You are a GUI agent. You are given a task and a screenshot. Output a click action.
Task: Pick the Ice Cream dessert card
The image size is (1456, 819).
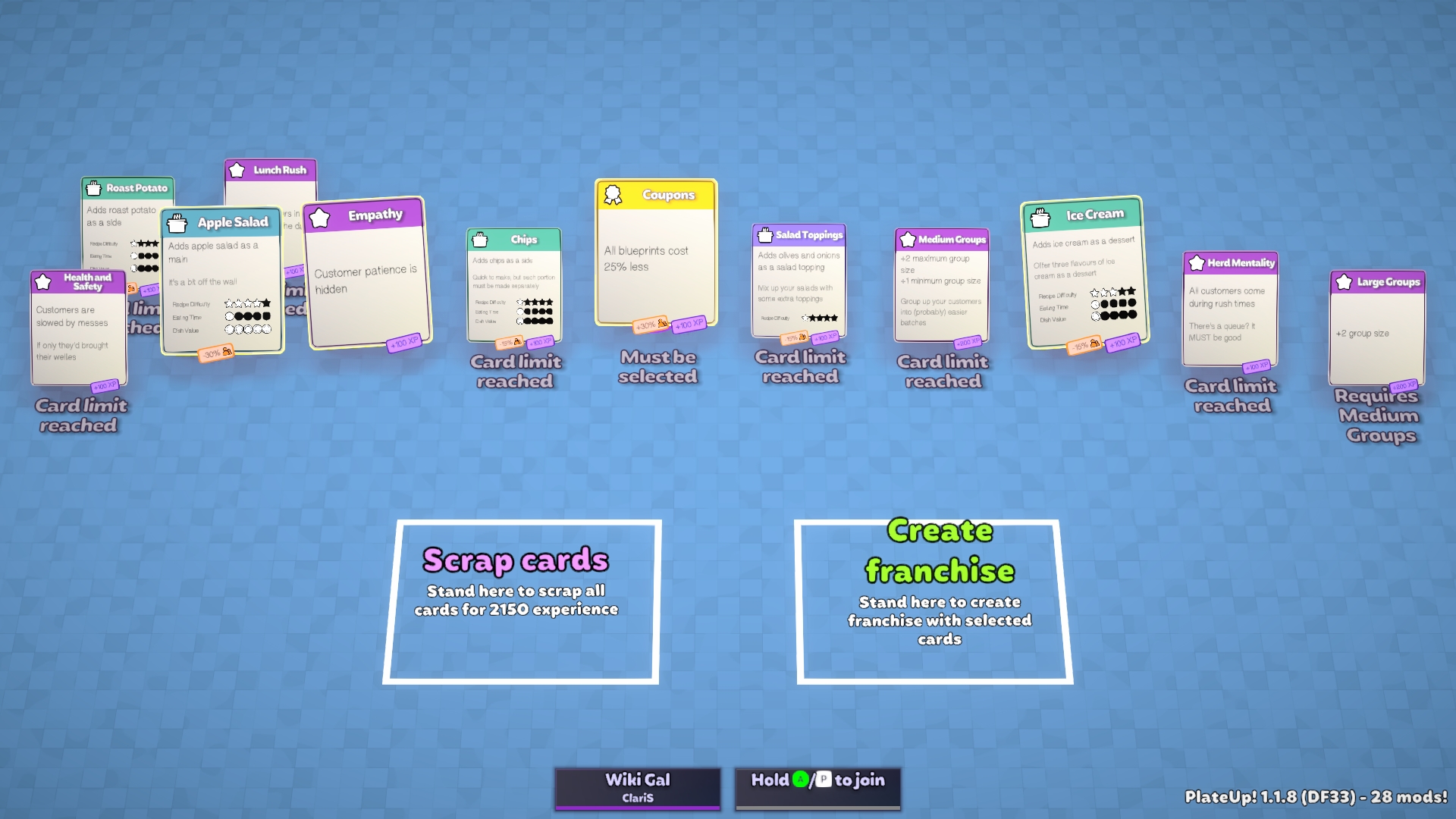pyautogui.click(x=1083, y=273)
